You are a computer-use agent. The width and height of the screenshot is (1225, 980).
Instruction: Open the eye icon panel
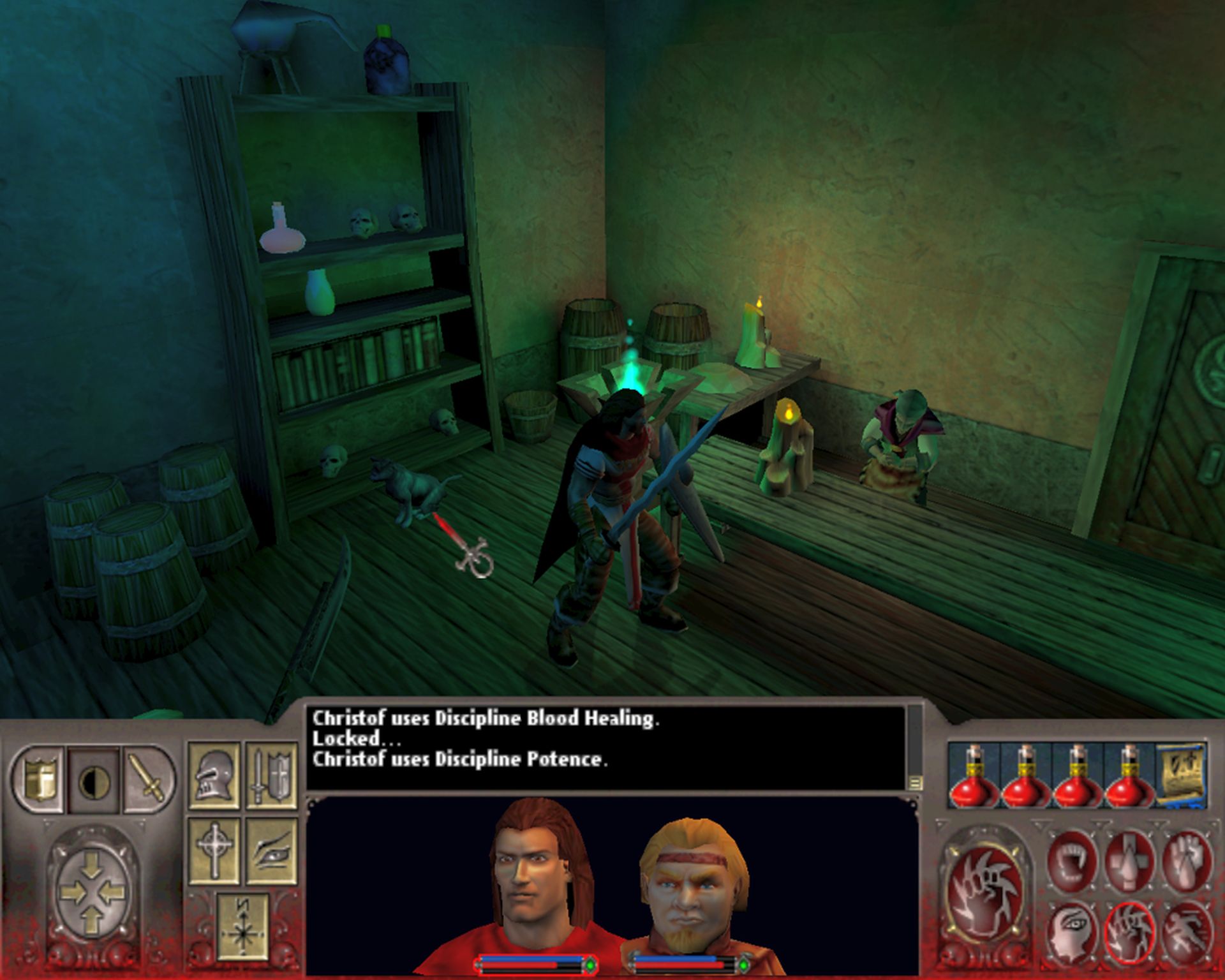(272, 849)
